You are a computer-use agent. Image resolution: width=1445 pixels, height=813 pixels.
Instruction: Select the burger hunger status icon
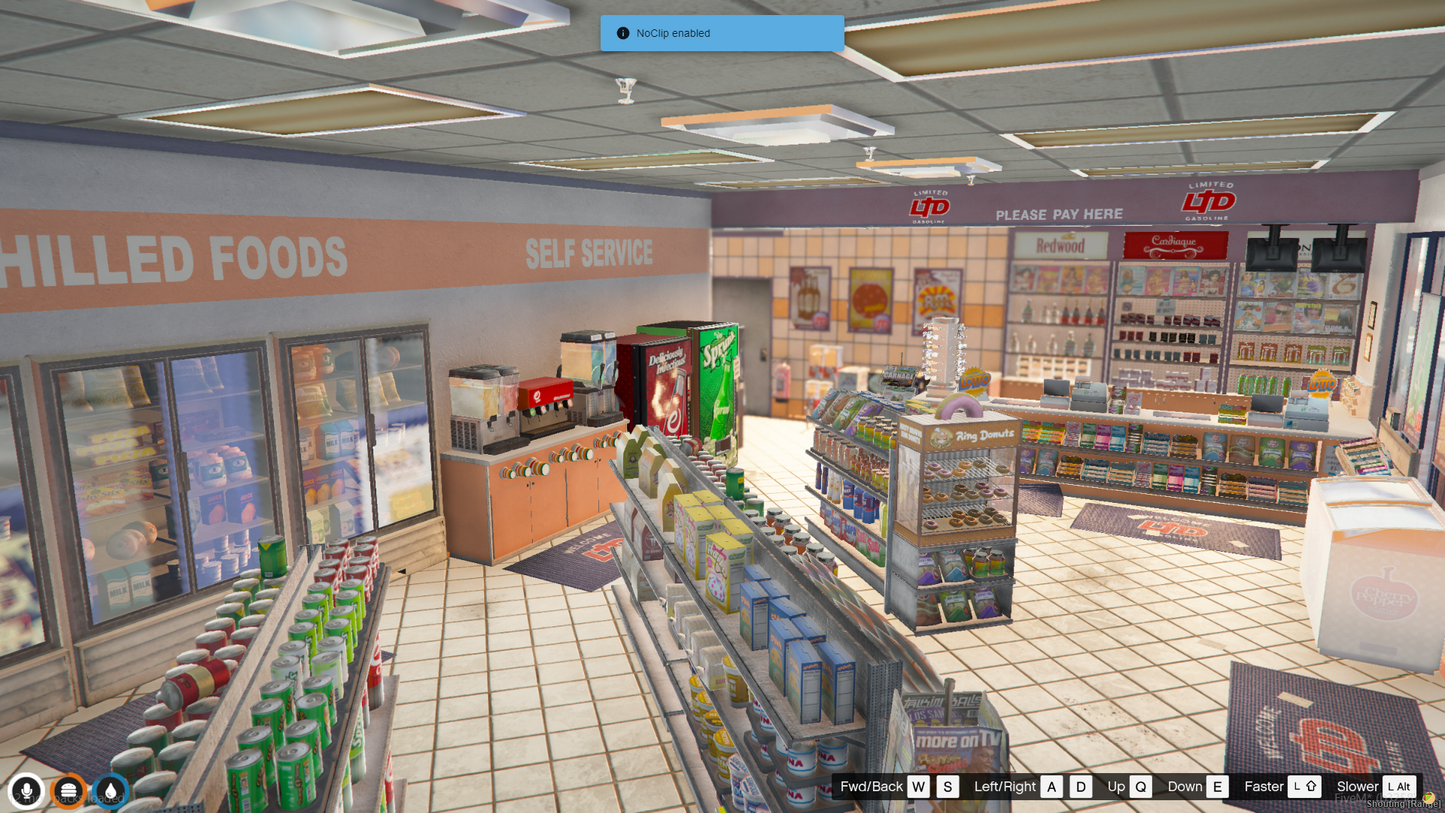68,791
